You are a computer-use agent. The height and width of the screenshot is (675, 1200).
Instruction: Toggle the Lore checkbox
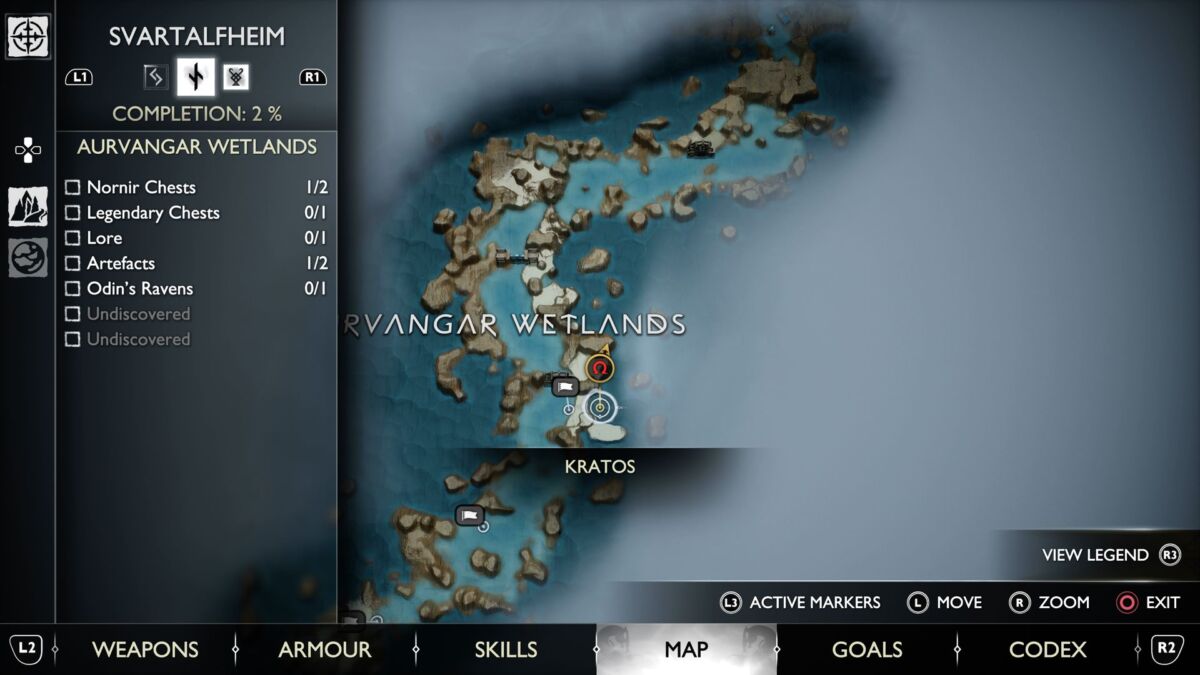tap(72, 238)
